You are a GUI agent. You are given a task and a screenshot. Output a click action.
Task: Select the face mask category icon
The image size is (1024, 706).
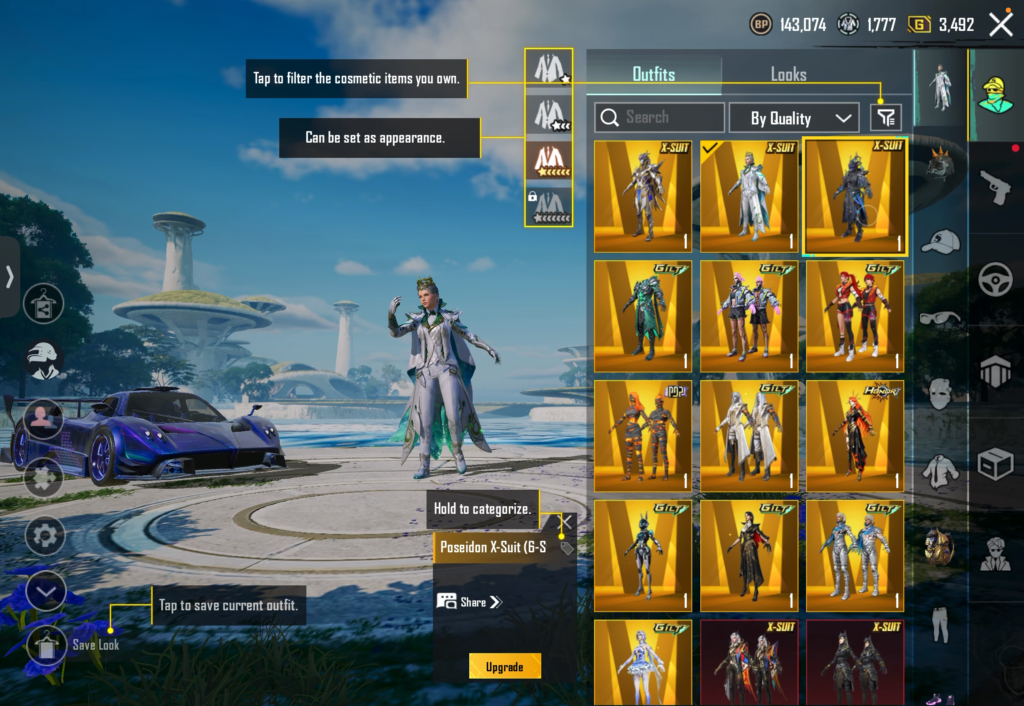(x=939, y=393)
